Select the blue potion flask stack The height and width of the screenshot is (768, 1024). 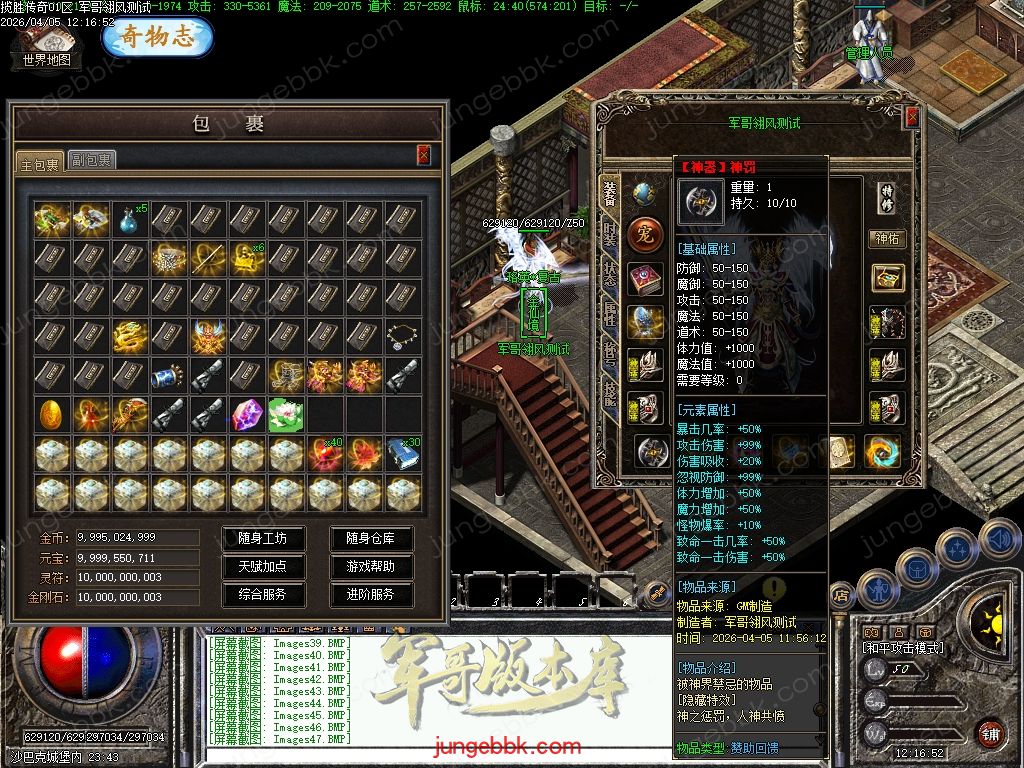point(129,219)
